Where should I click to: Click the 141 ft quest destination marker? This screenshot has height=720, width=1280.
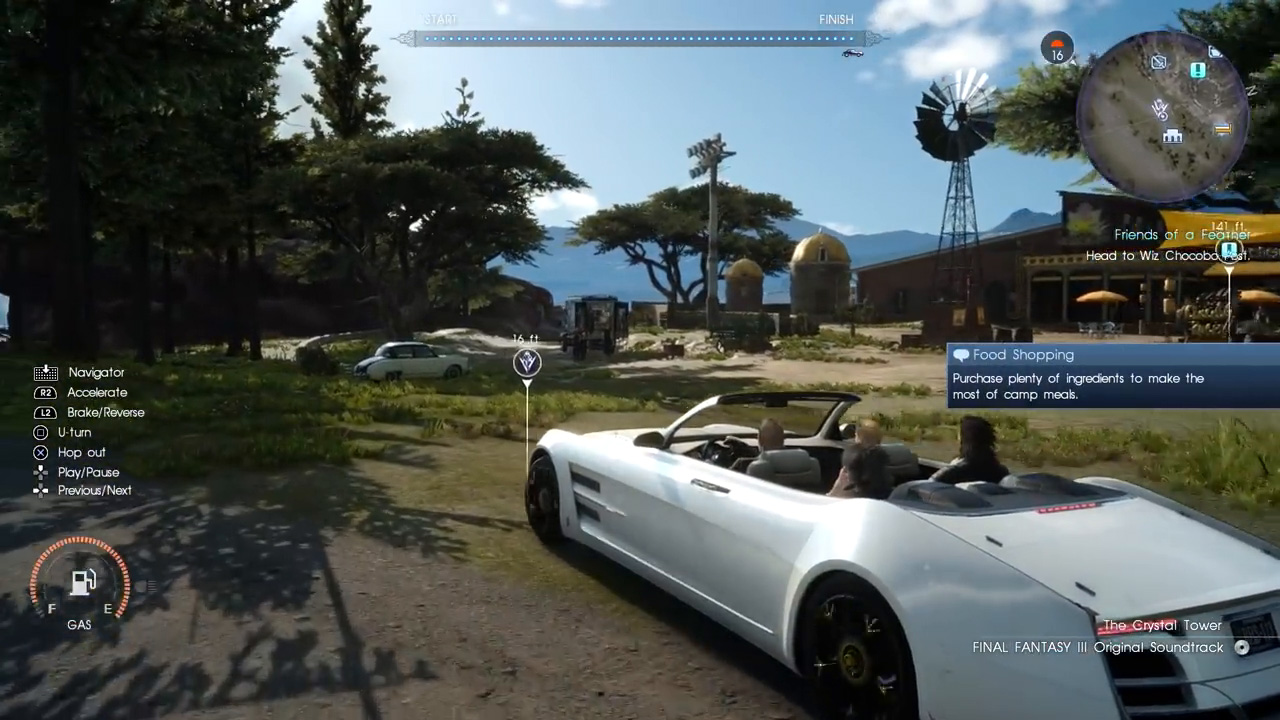click(x=1229, y=249)
